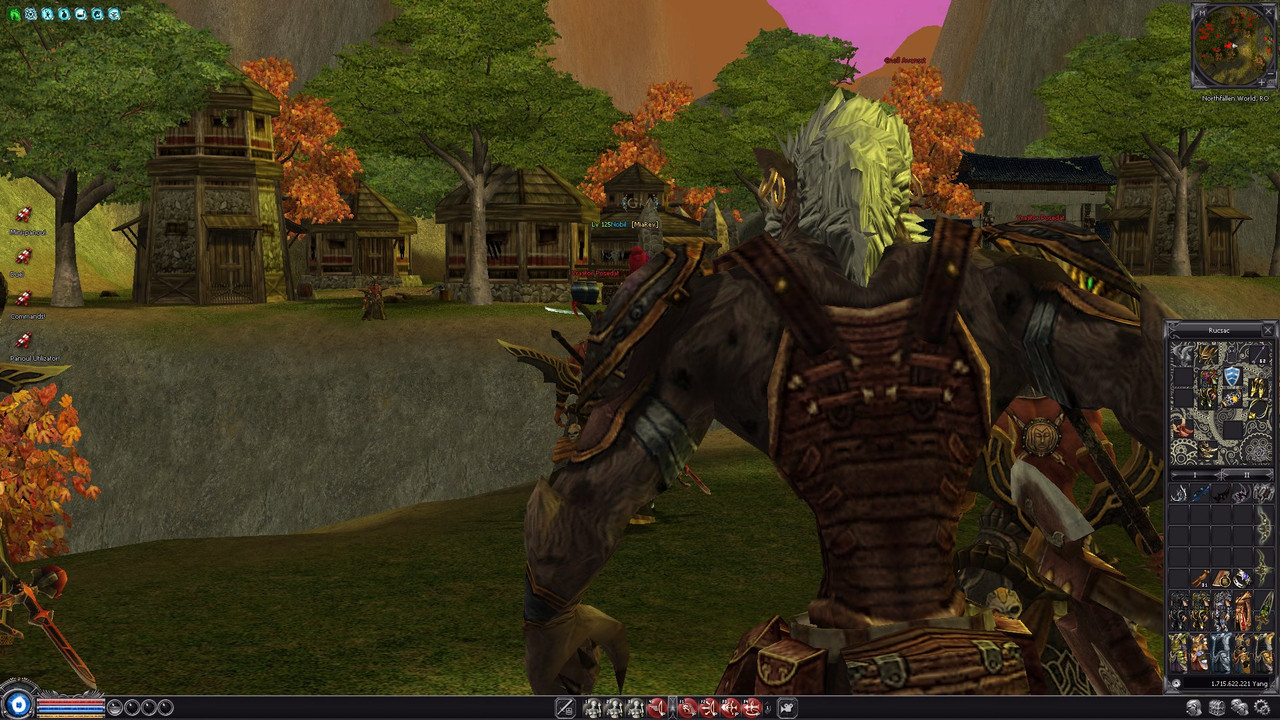Viewport: 1280px width, 720px height.
Task: Open the helmet character button
Action: [1194, 708]
